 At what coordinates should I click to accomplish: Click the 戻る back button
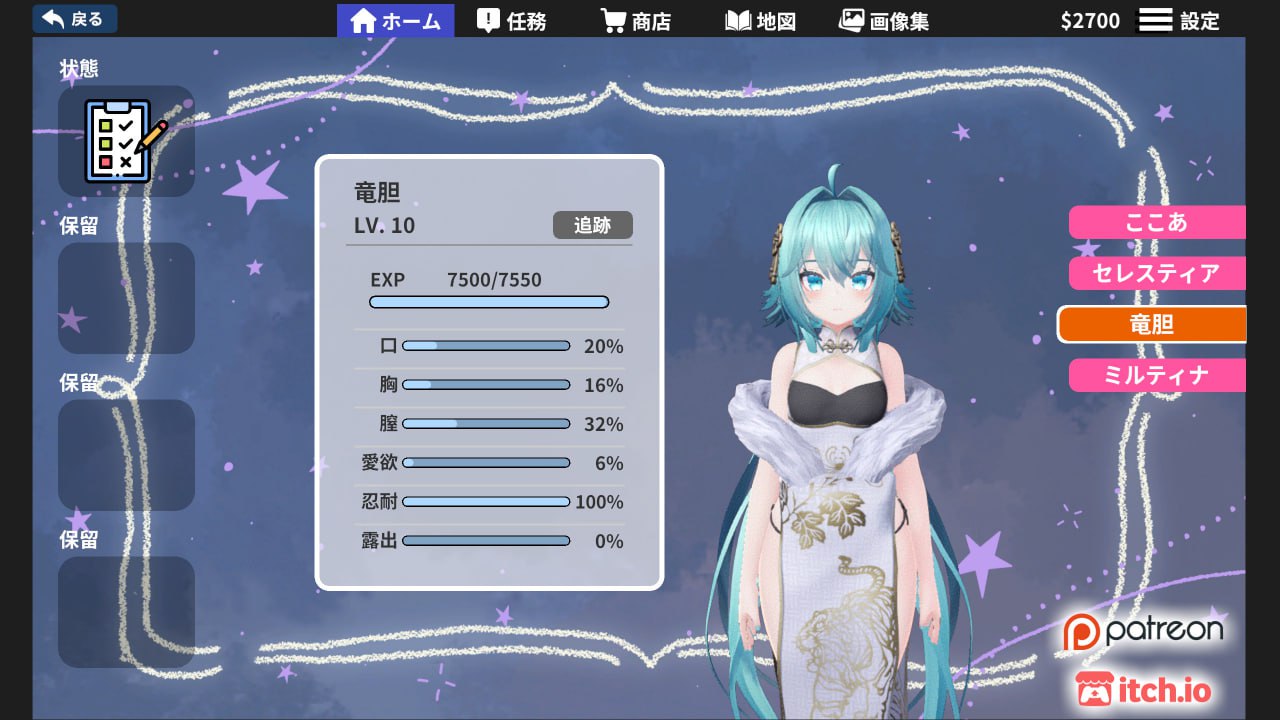click(75, 19)
